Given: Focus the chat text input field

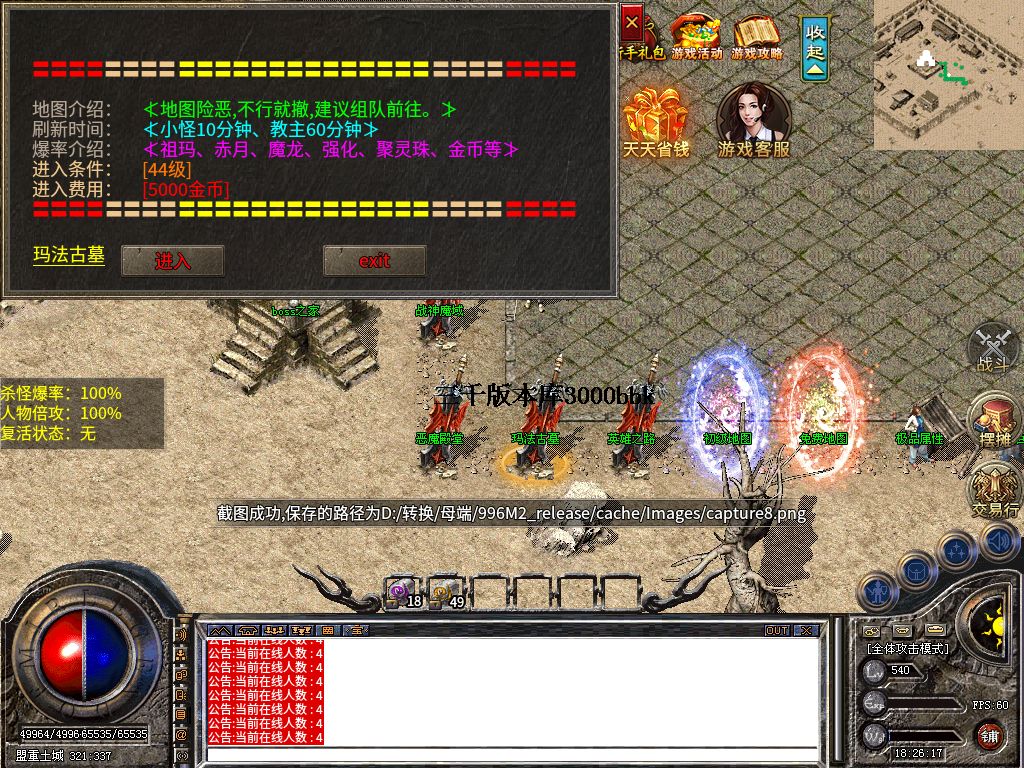Looking at the screenshot, I should click(x=510, y=753).
